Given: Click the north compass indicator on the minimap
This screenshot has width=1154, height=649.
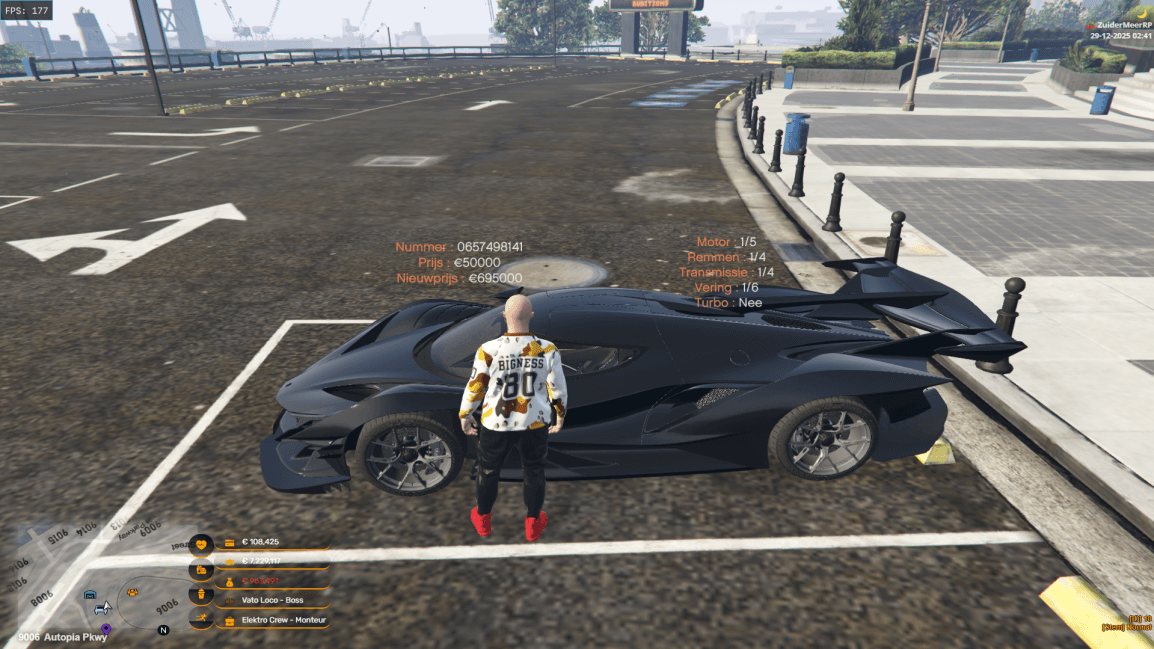Looking at the screenshot, I should tap(163, 630).
